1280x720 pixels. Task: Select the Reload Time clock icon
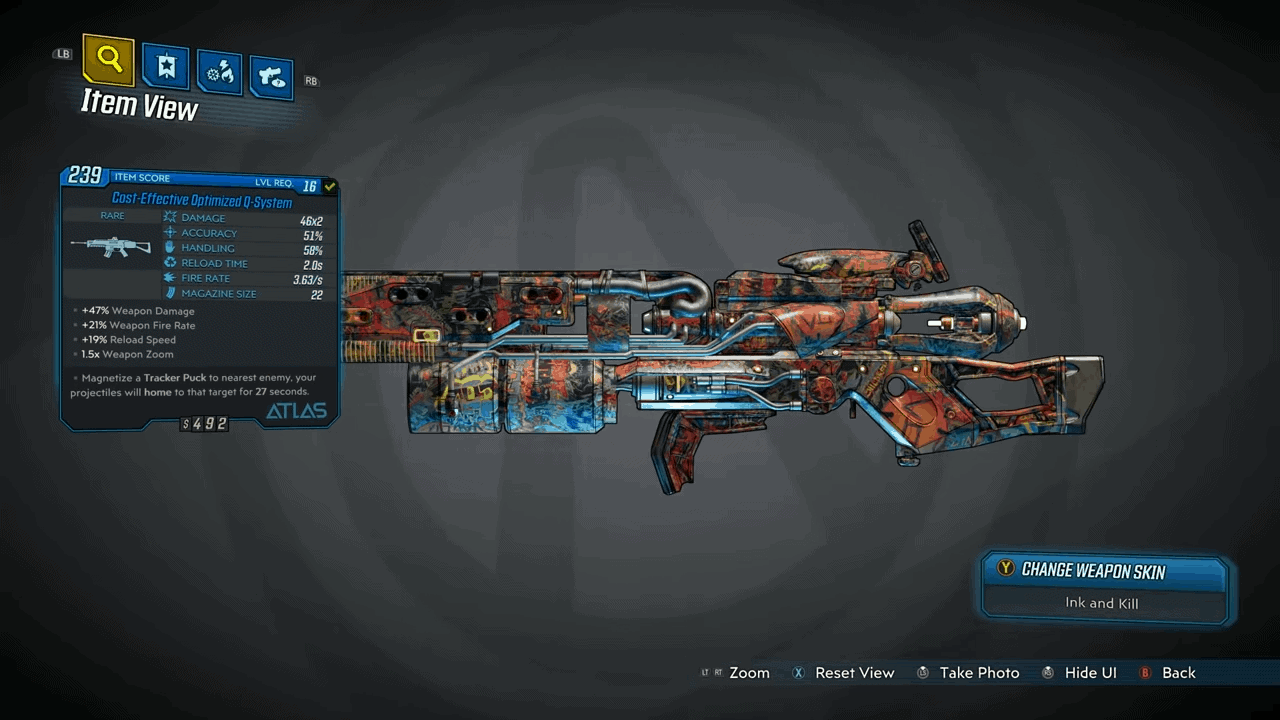170,263
